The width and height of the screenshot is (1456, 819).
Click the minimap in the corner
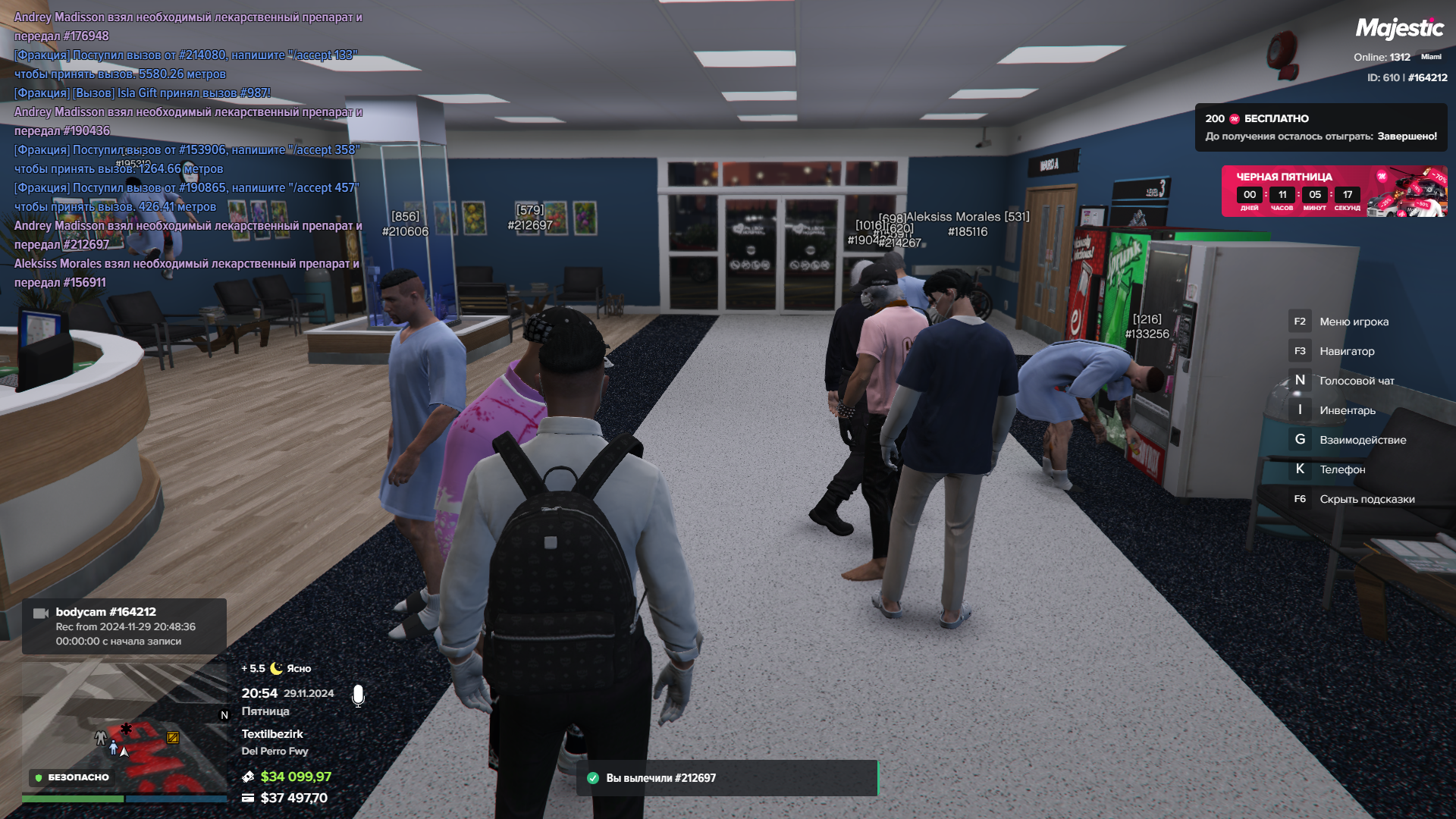[125, 724]
